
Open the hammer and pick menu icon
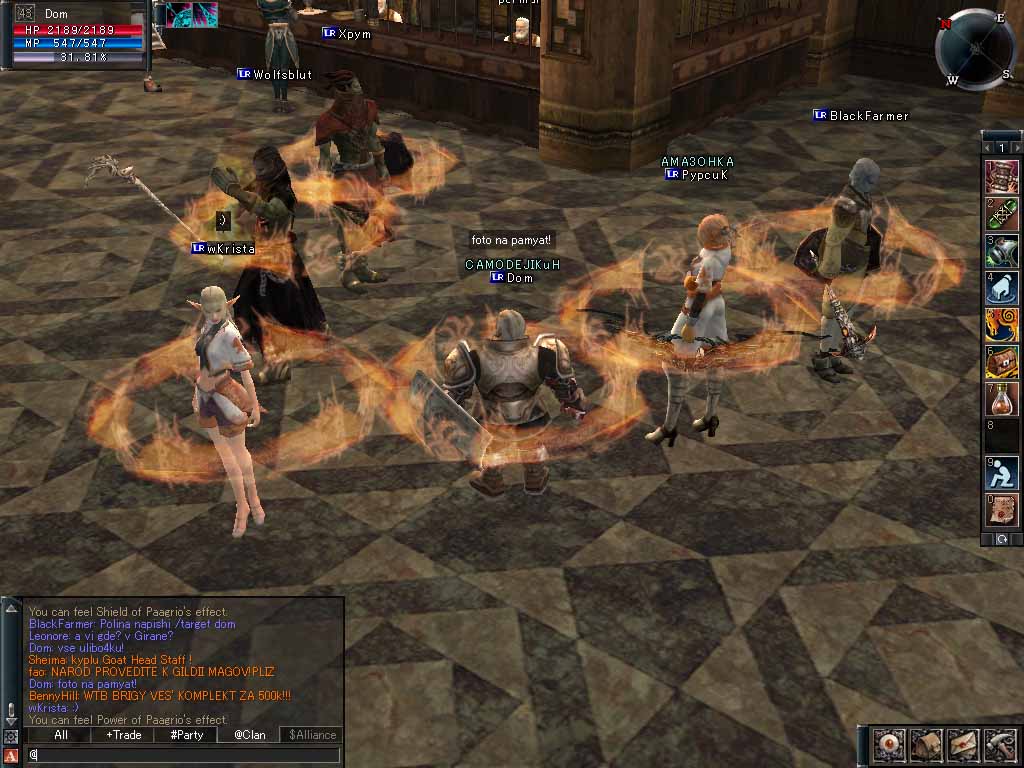(x=998, y=744)
